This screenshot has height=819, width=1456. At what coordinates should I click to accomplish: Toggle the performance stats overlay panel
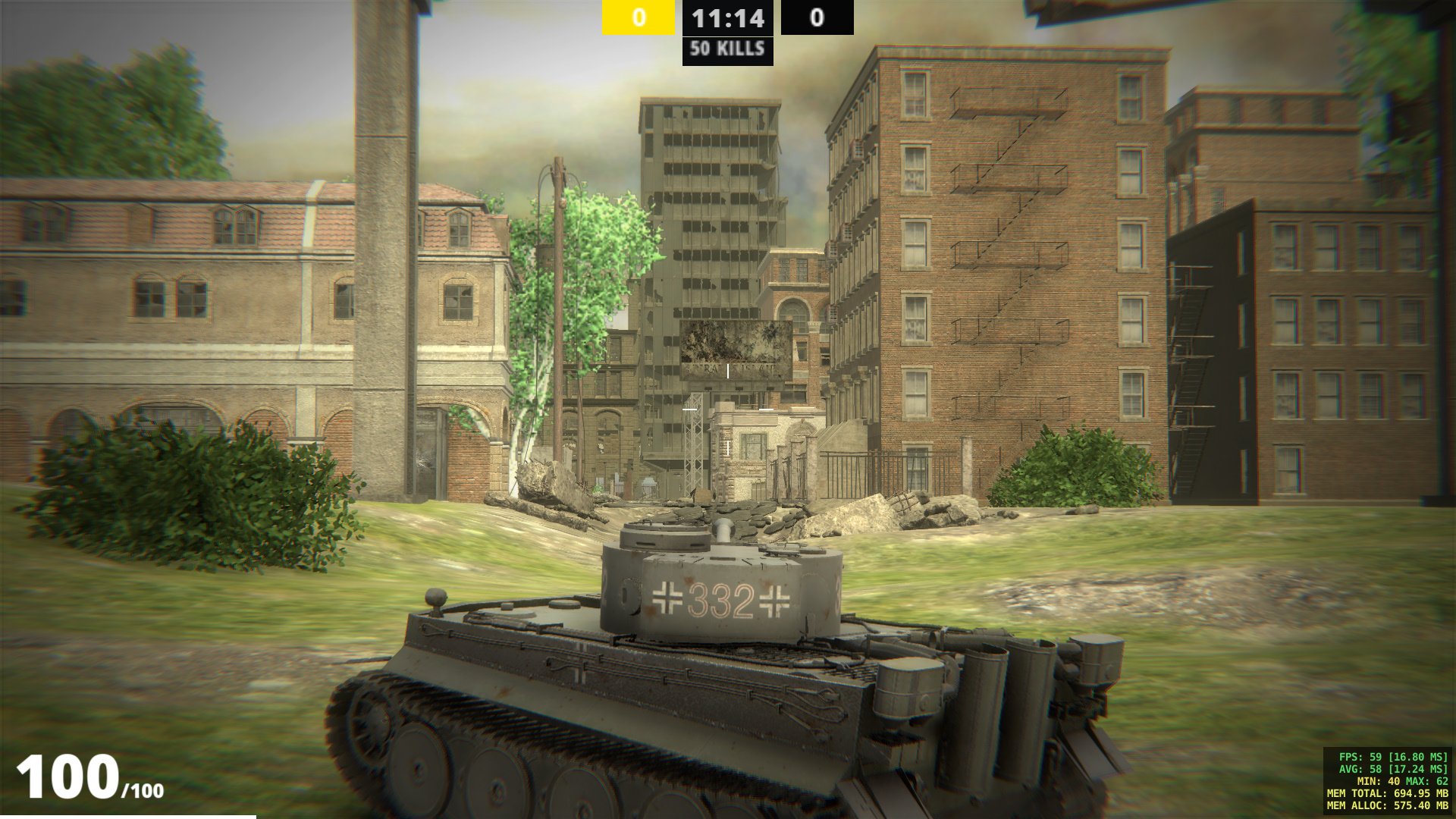pos(1388,781)
